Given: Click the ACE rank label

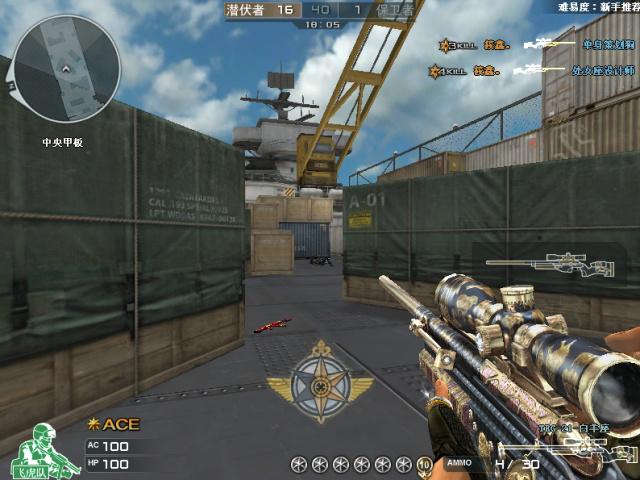Looking at the screenshot, I should click(x=115, y=425).
